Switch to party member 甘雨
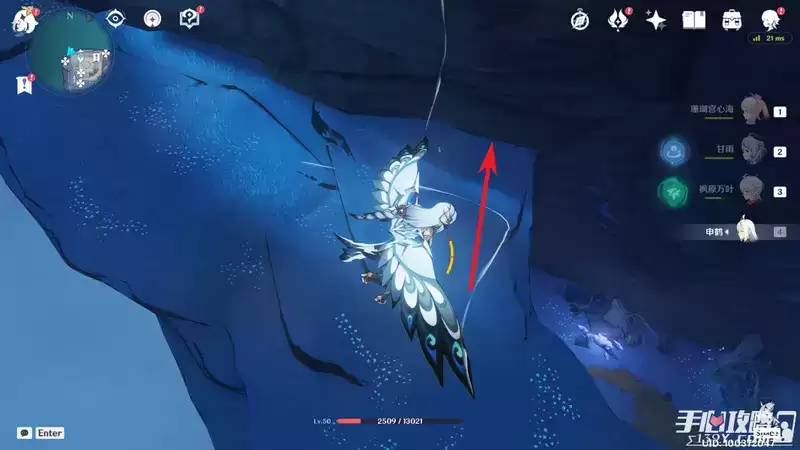Image resolution: width=800 pixels, height=450 pixels. tap(752, 152)
